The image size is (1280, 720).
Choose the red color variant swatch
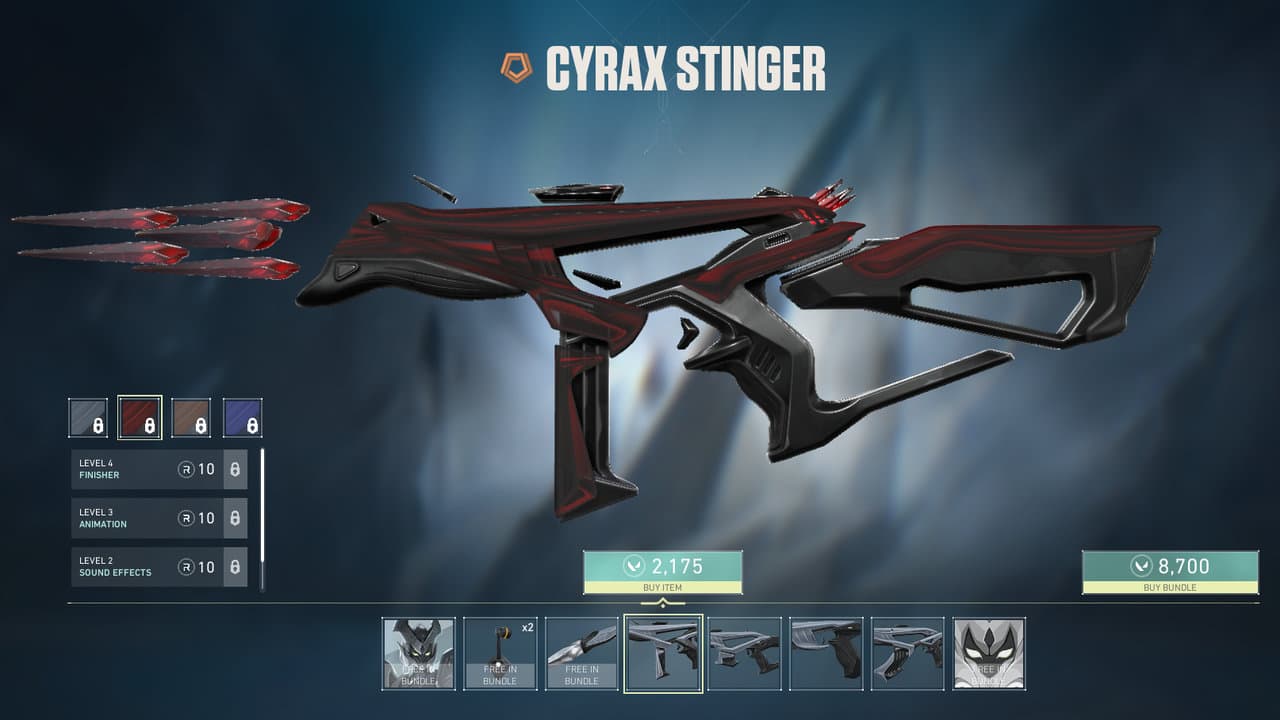tap(139, 418)
